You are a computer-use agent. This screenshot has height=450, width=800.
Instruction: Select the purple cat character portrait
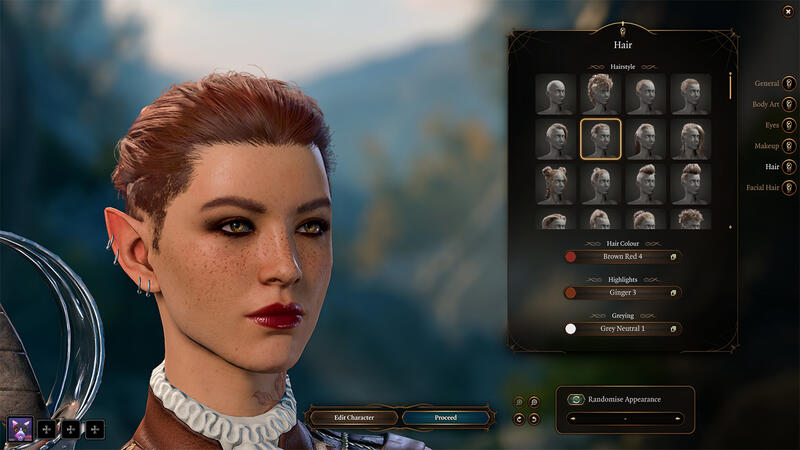coord(19,429)
